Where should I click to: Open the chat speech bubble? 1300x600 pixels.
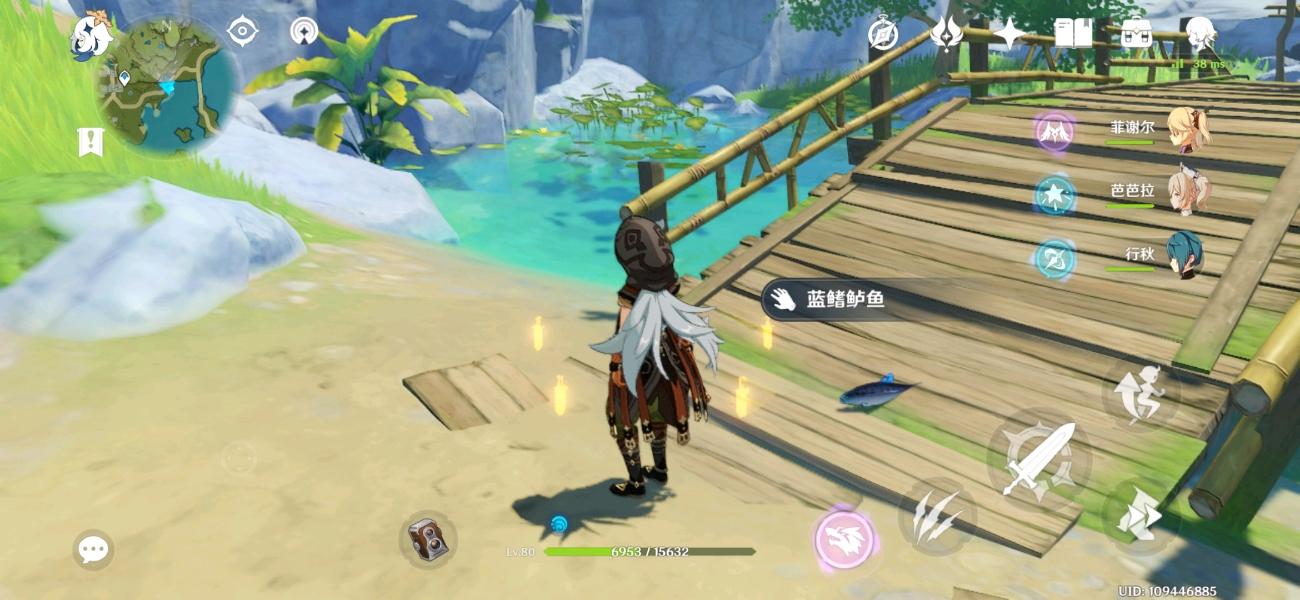pyautogui.click(x=93, y=549)
